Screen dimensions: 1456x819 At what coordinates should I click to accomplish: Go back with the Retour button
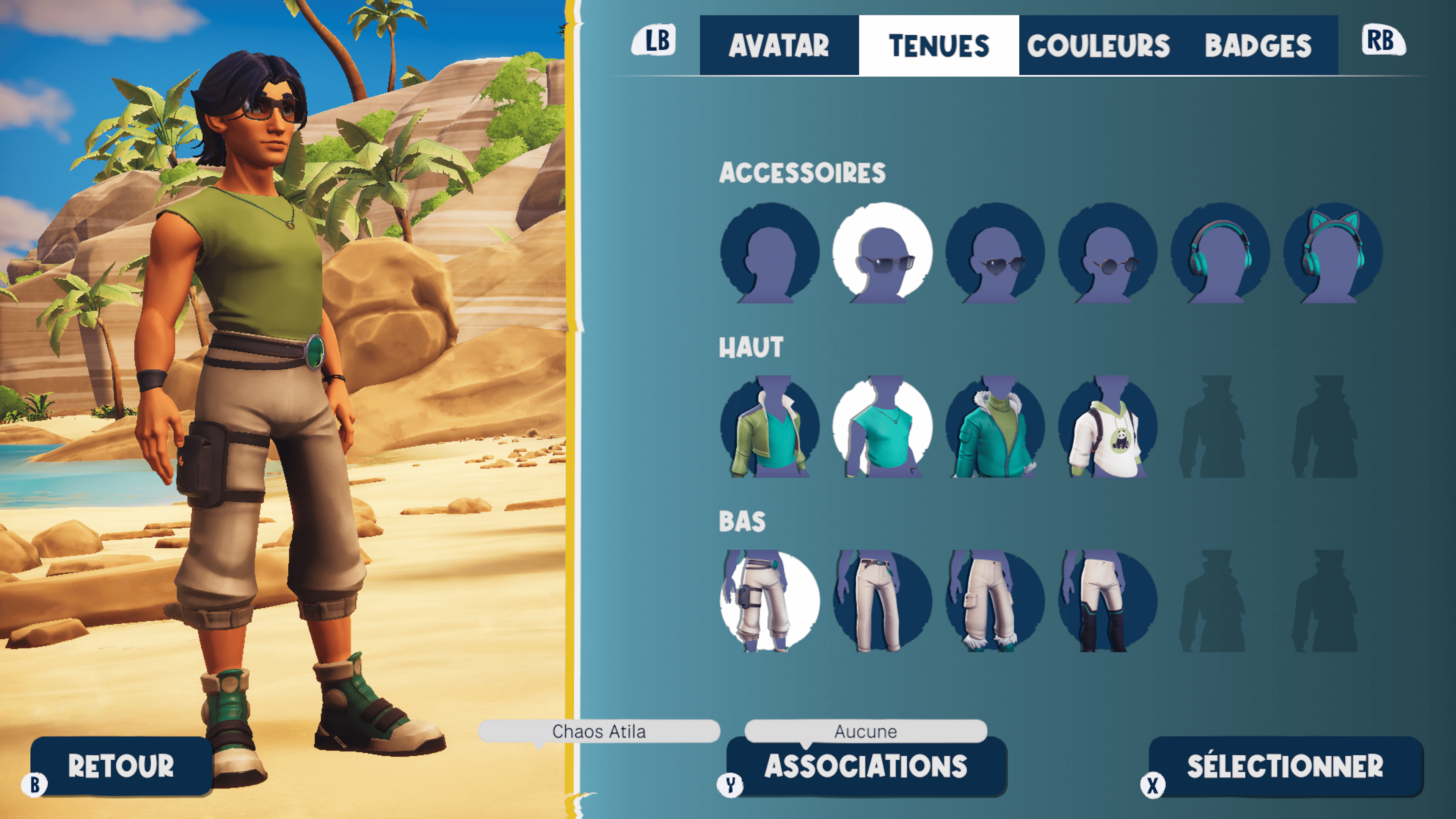point(121,766)
